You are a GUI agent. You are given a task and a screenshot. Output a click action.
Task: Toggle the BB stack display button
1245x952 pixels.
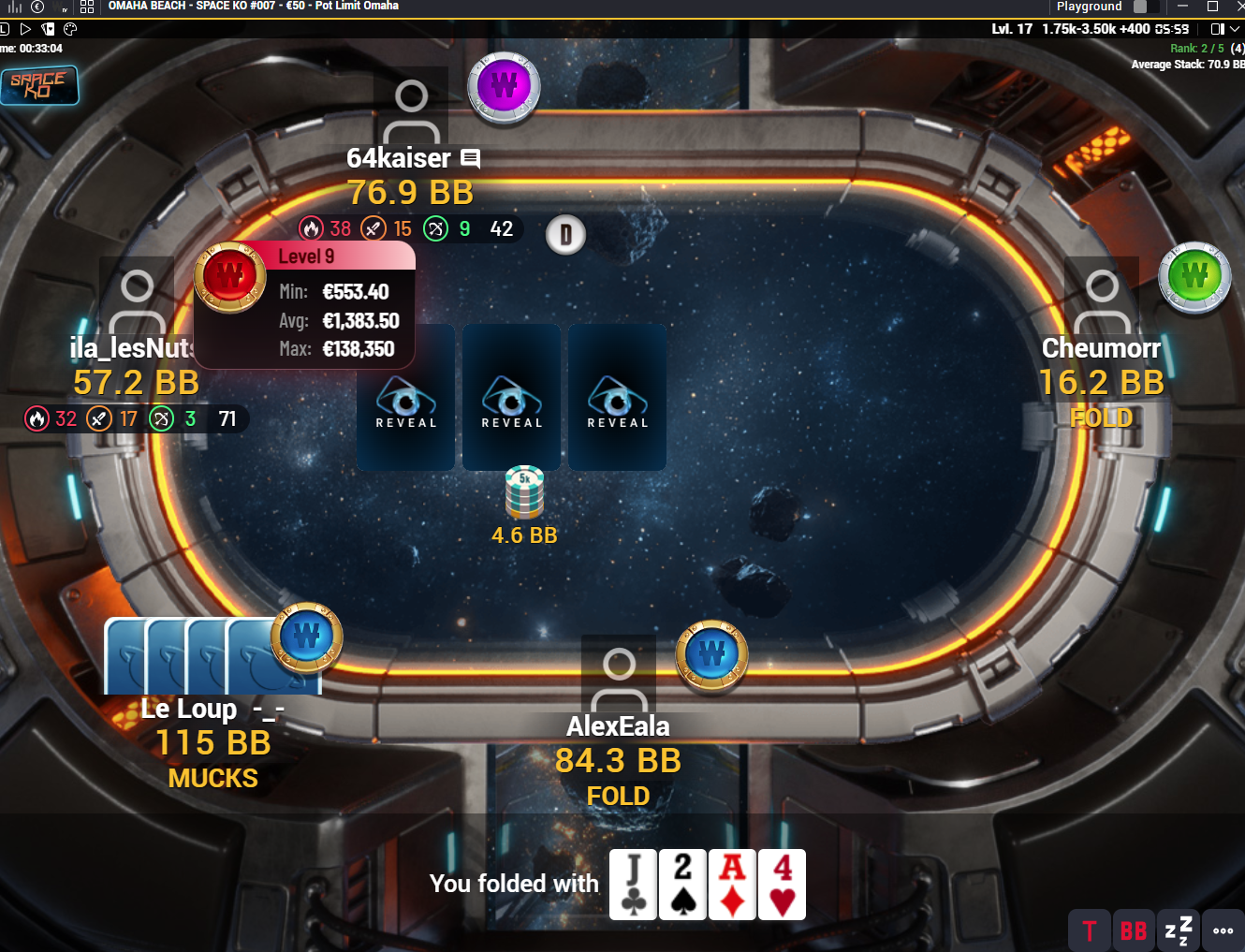click(1133, 930)
